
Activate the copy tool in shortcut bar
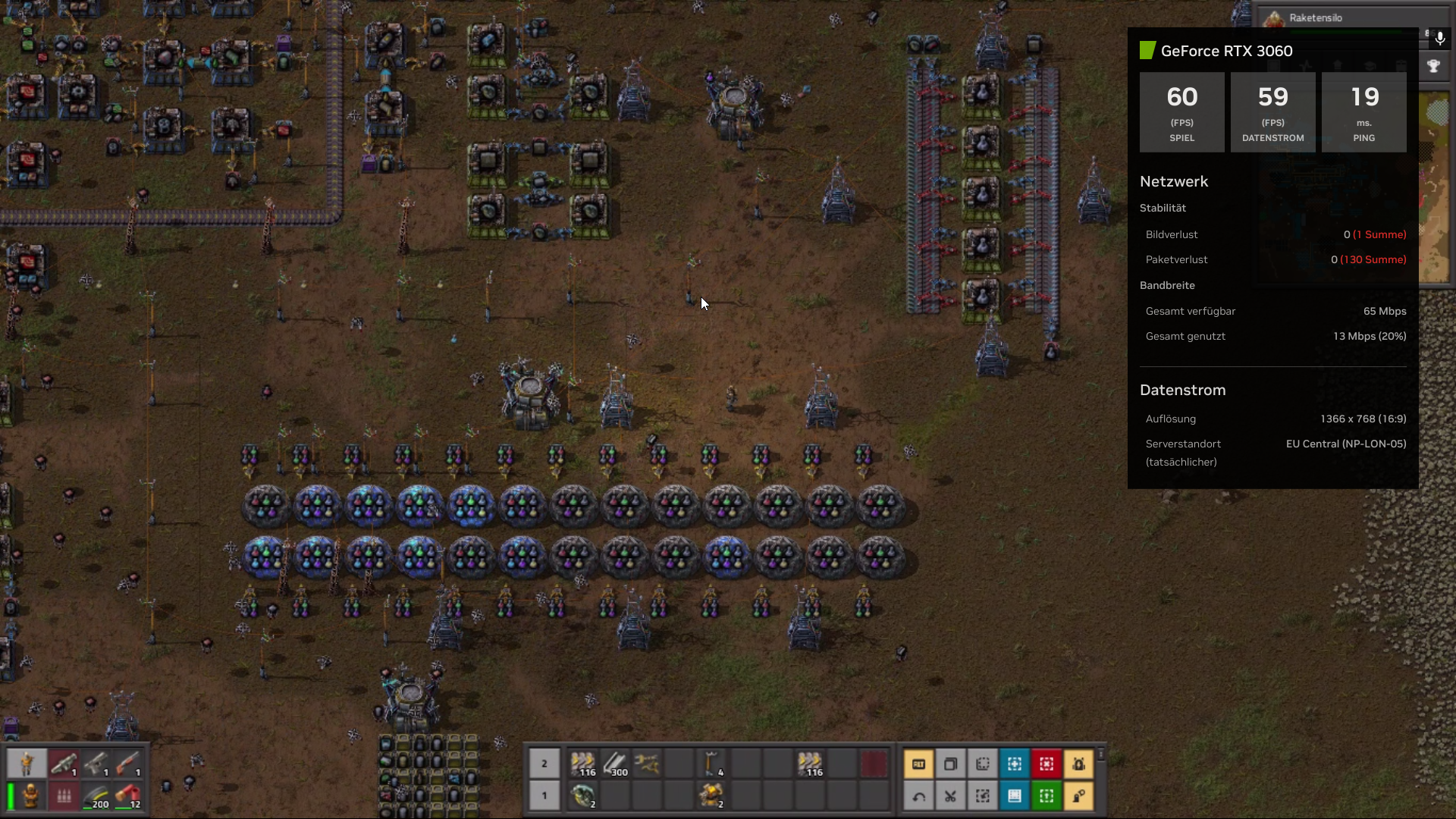(x=950, y=764)
